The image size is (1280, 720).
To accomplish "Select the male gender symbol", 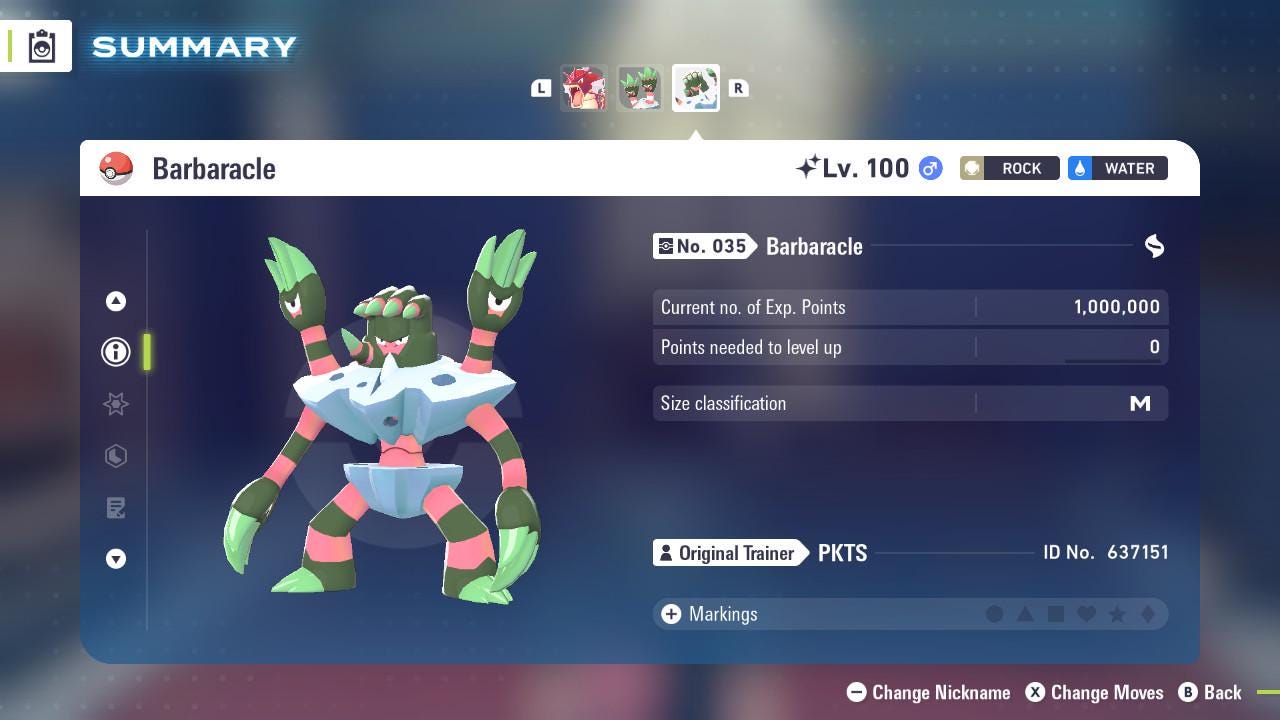I will pyautogui.click(x=928, y=168).
